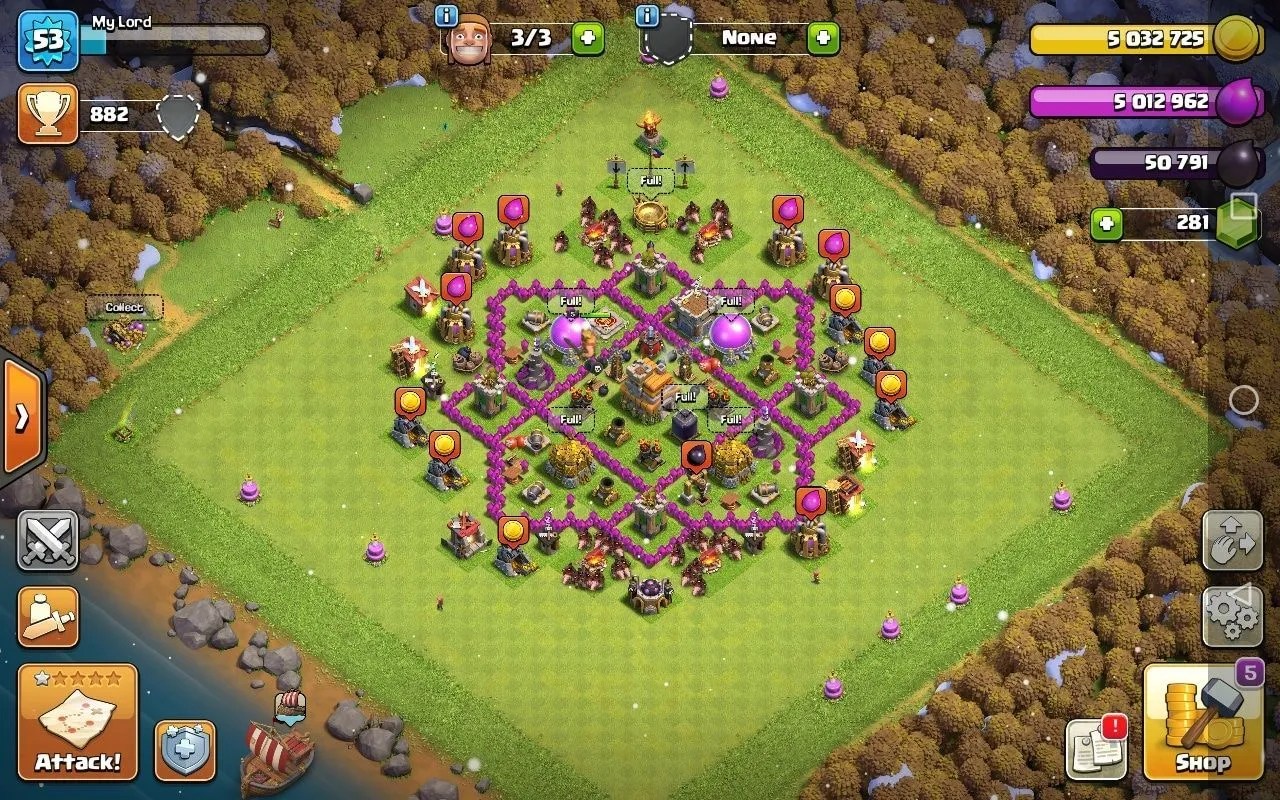Screen dimensions: 1280x800
Task: Open the level 53 player profile badge
Action: [47, 41]
